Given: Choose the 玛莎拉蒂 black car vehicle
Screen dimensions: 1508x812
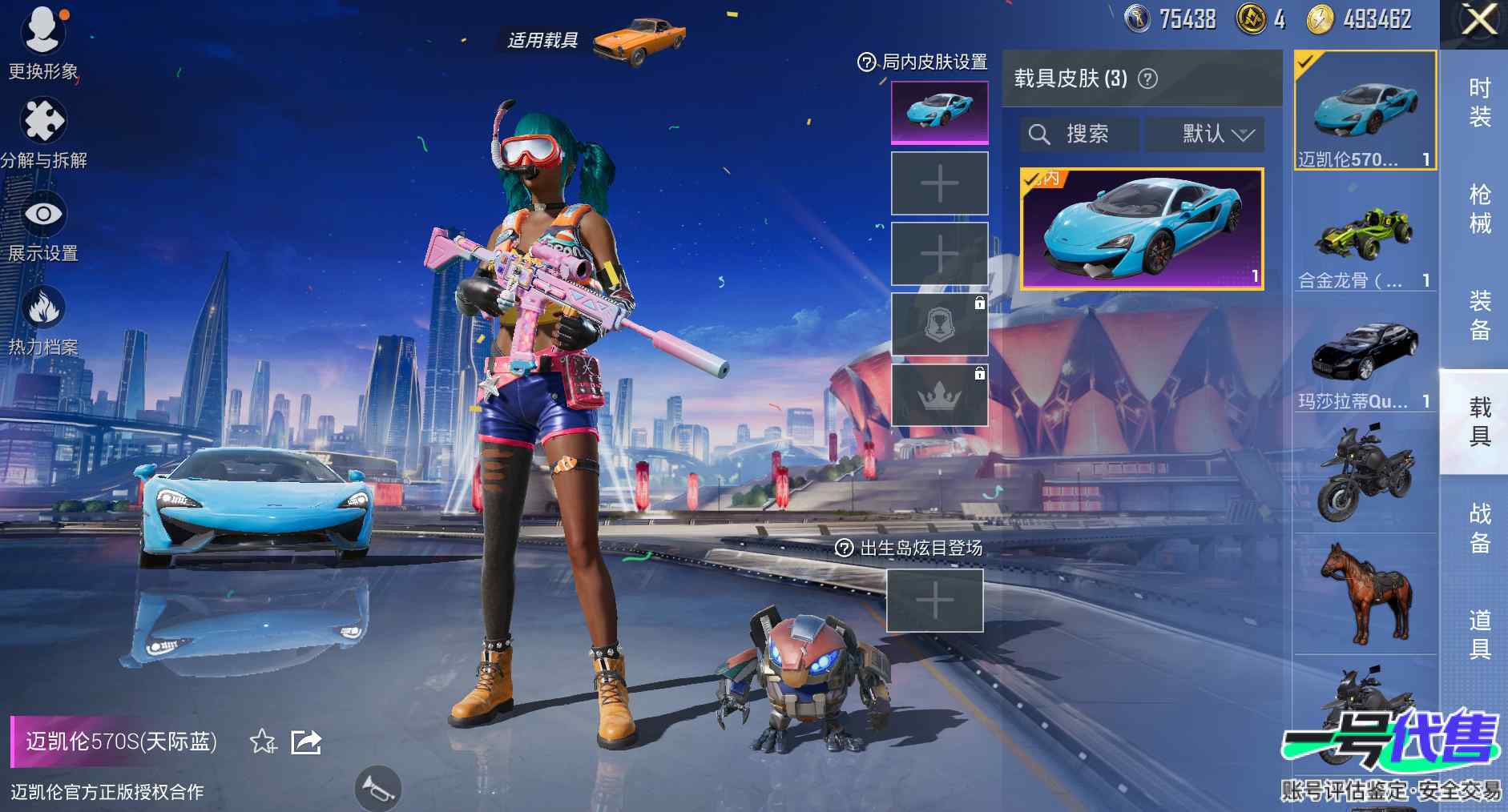Looking at the screenshot, I should tap(1365, 359).
